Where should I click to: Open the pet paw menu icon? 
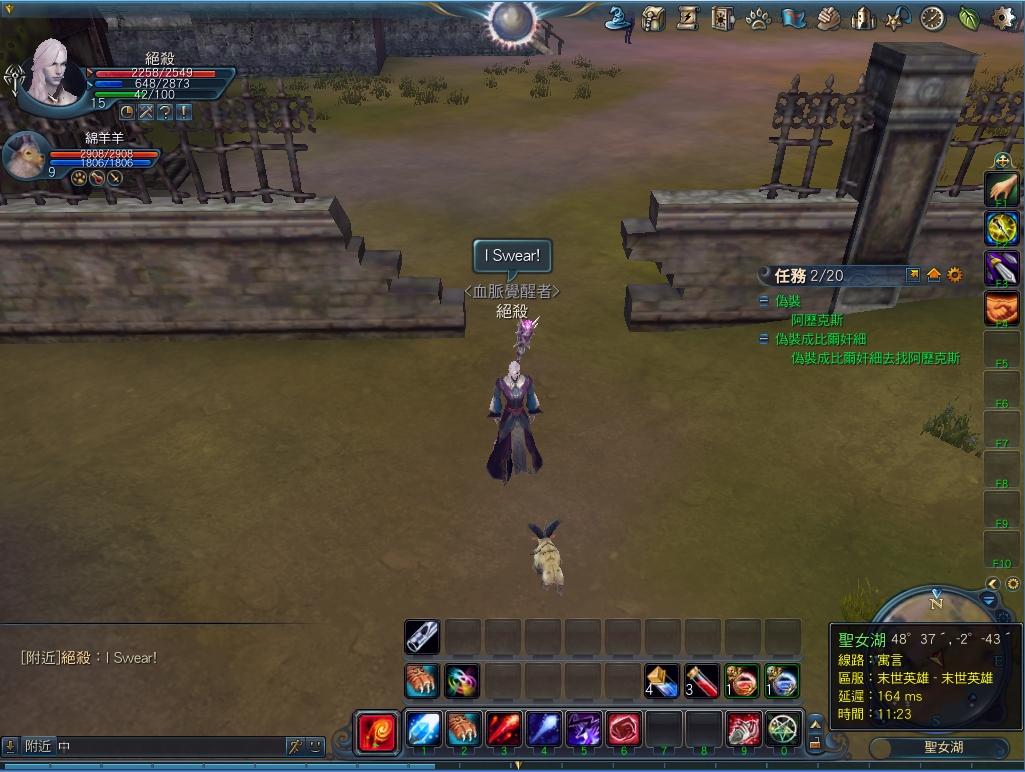[x=757, y=18]
